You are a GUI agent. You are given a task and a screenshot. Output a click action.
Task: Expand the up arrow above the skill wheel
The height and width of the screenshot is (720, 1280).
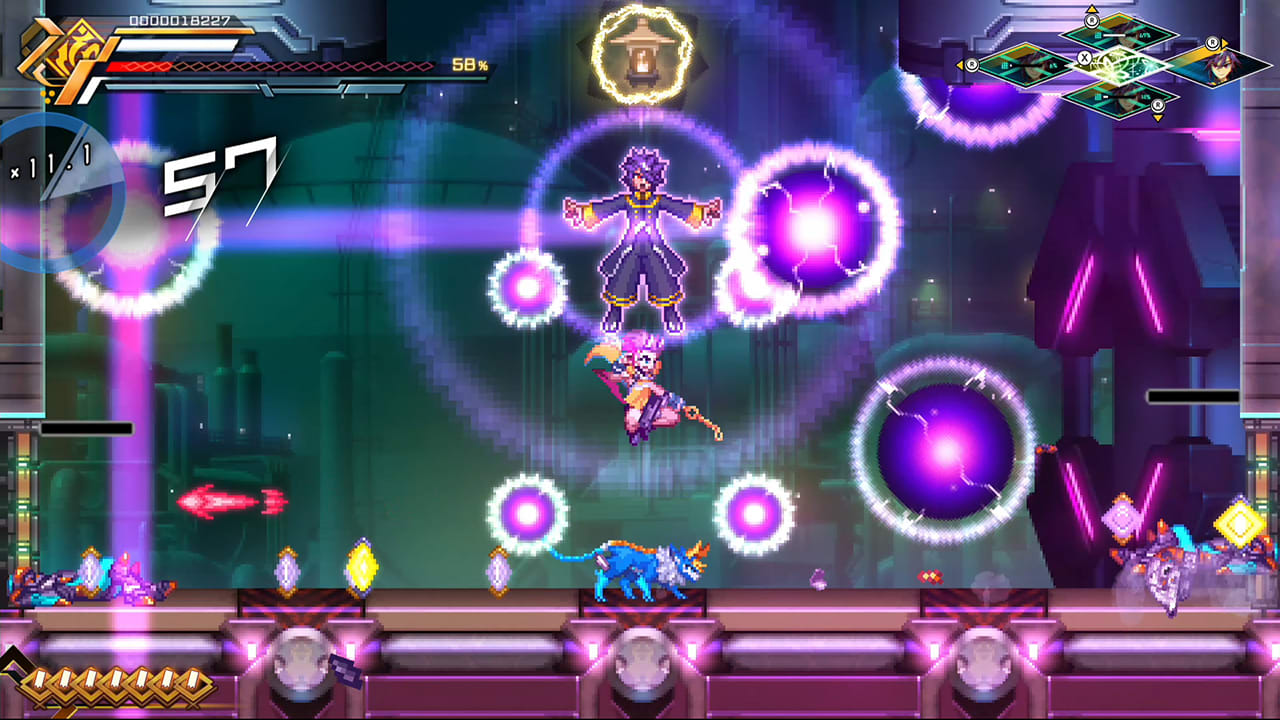(1092, 10)
